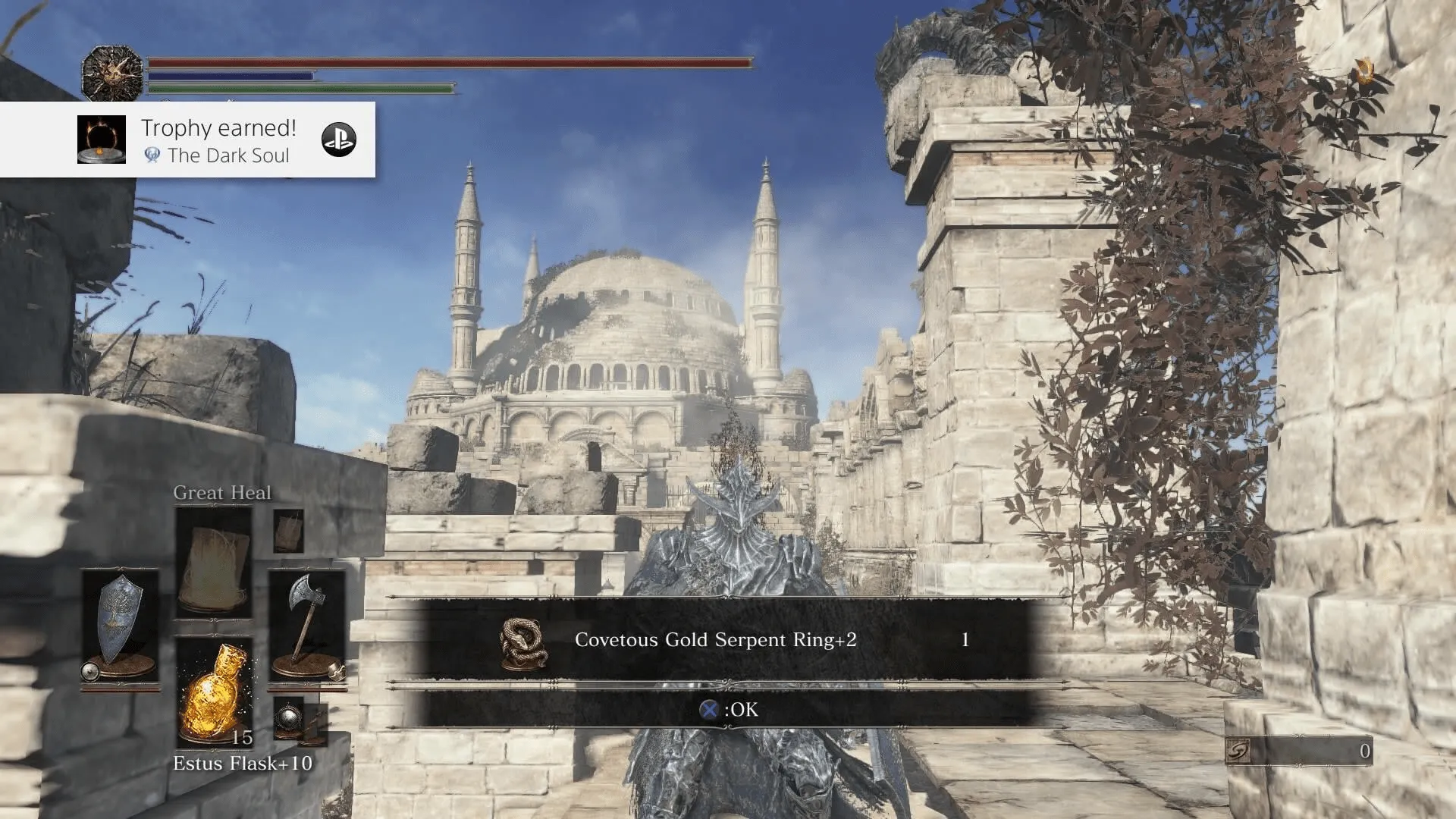
Task: Use the Estus Flask+10 slot
Action: (x=215, y=693)
